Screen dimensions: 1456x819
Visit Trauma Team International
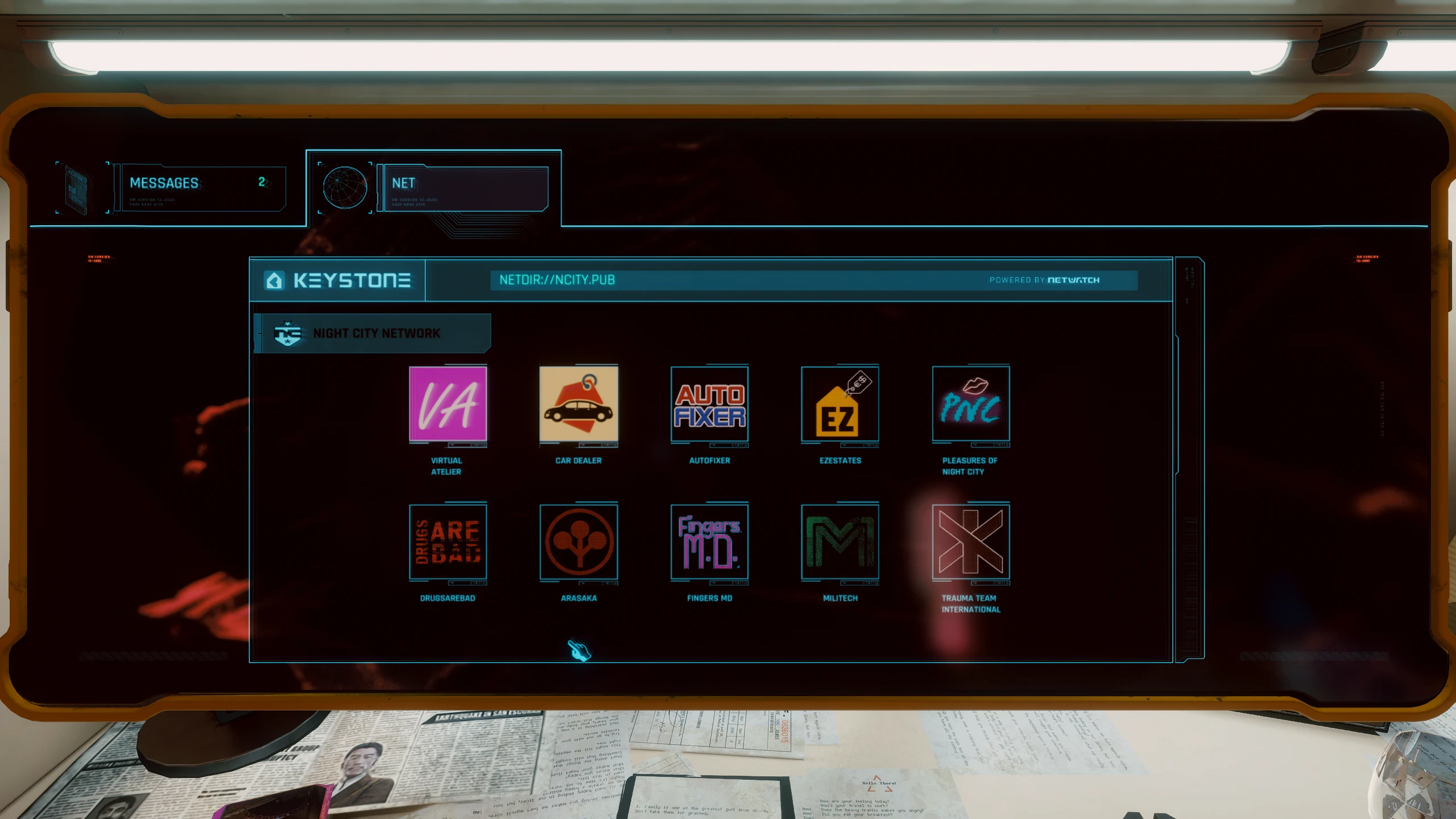[x=971, y=543]
